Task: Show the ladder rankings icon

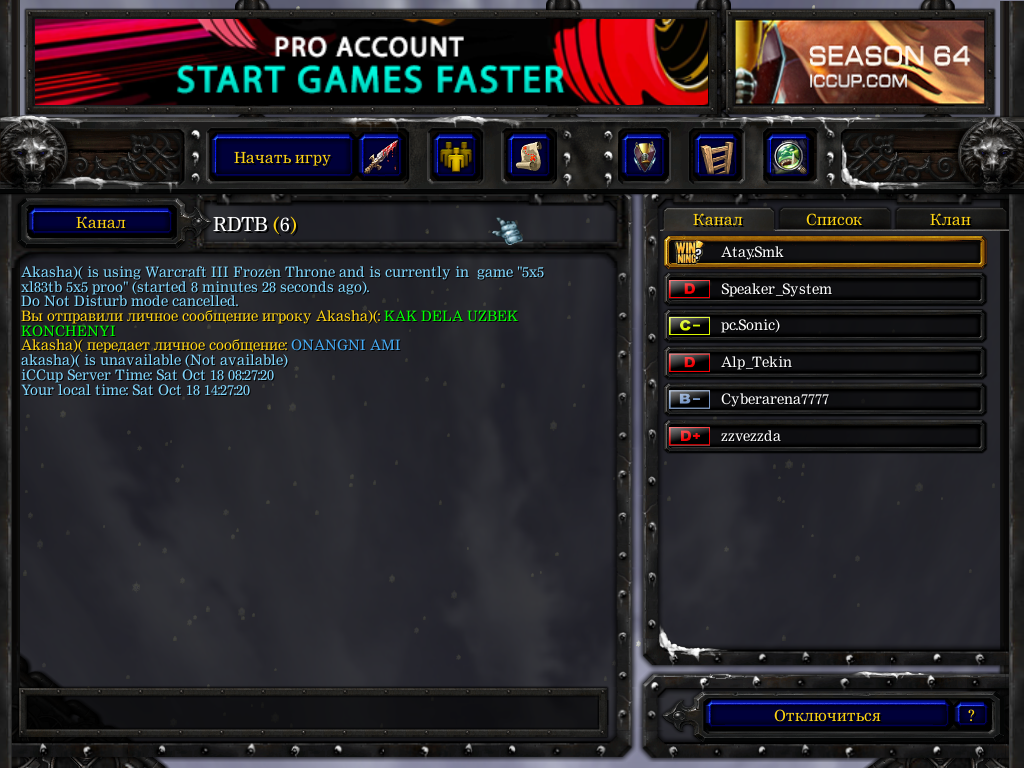Action: (x=715, y=157)
